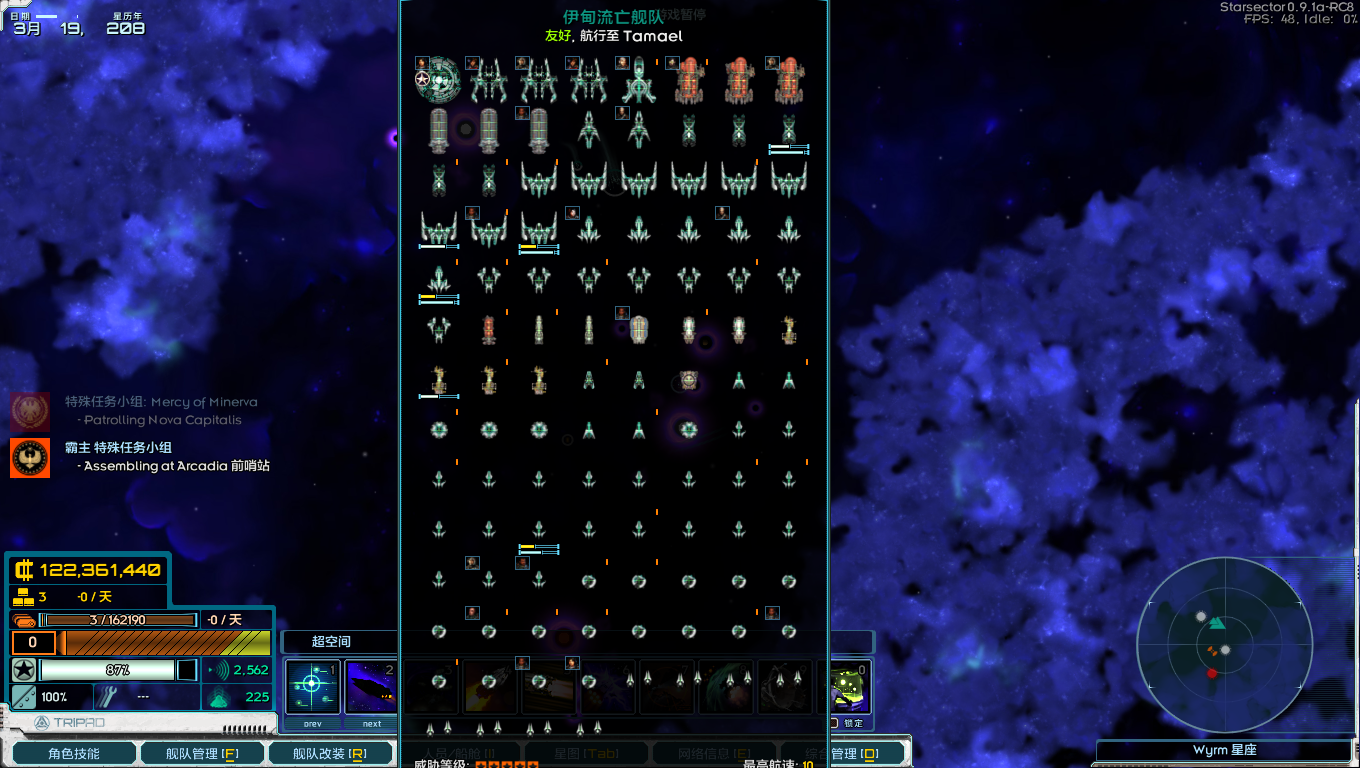Select the hyperspace location thumbnail labeled 1
This screenshot has height=768, width=1360.
(312, 687)
